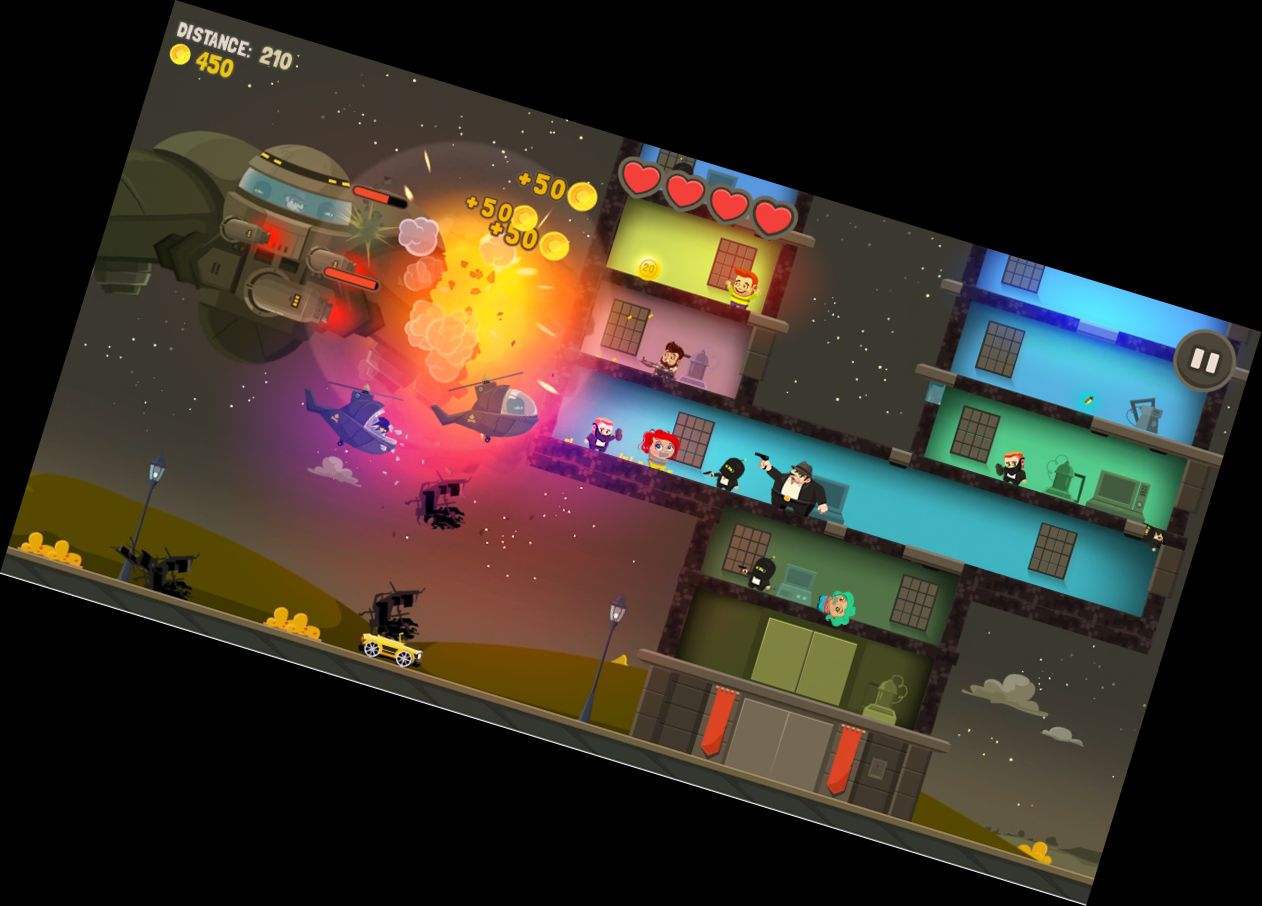Screen dimensions: 1262x906
Task: Pause the game with the pause button
Action: click(x=1204, y=360)
